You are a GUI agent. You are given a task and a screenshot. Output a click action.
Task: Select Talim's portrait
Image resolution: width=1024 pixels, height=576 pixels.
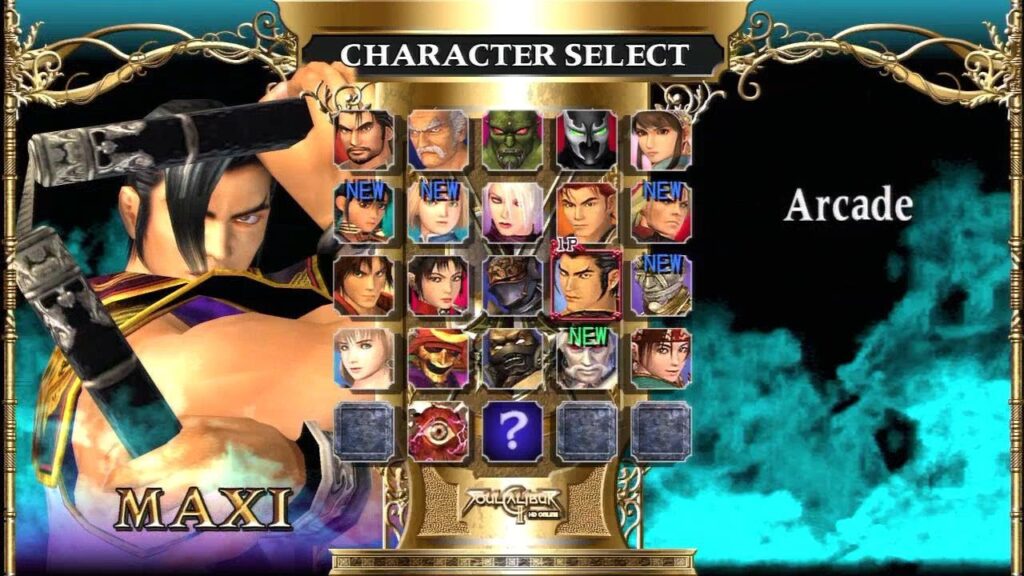tap(364, 212)
